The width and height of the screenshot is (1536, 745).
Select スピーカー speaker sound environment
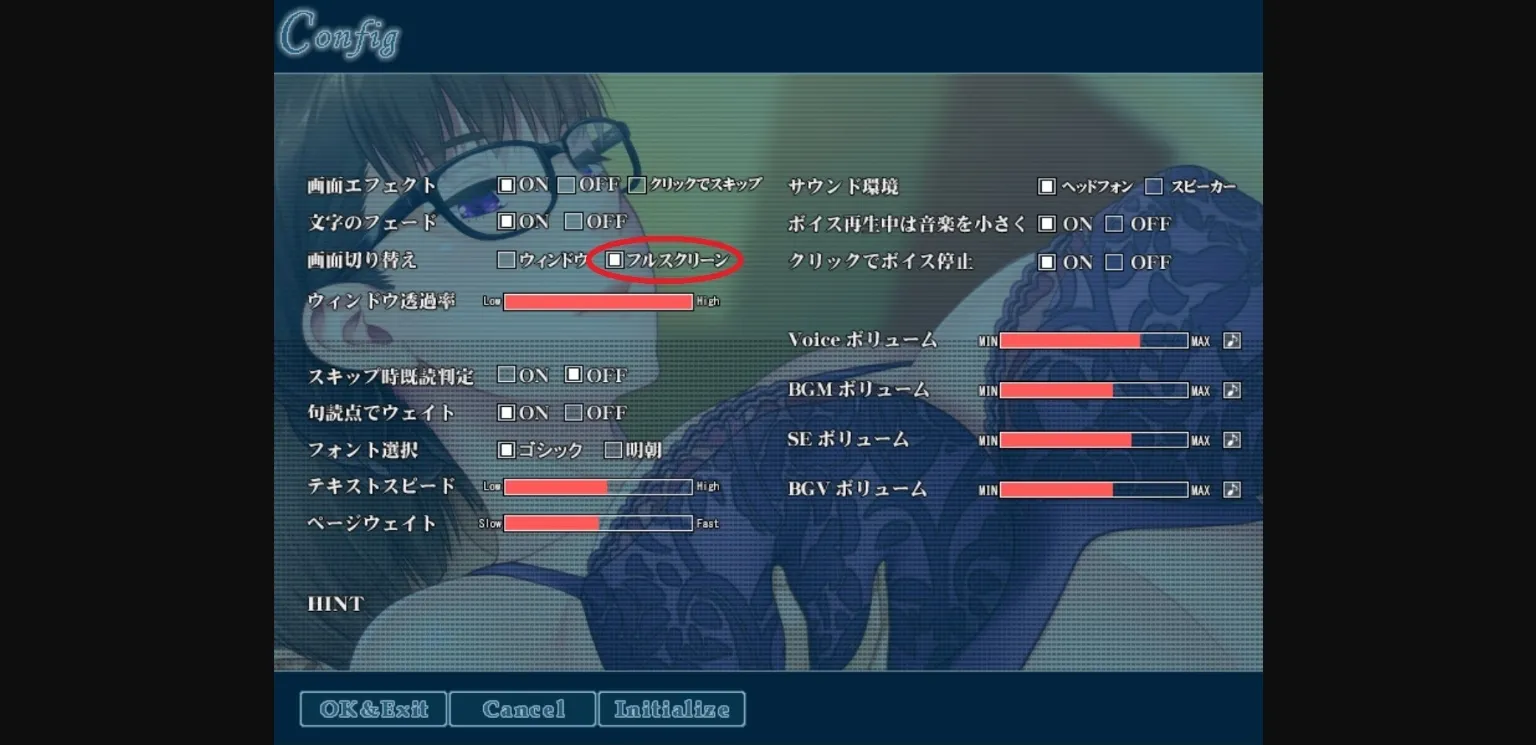1155,186
